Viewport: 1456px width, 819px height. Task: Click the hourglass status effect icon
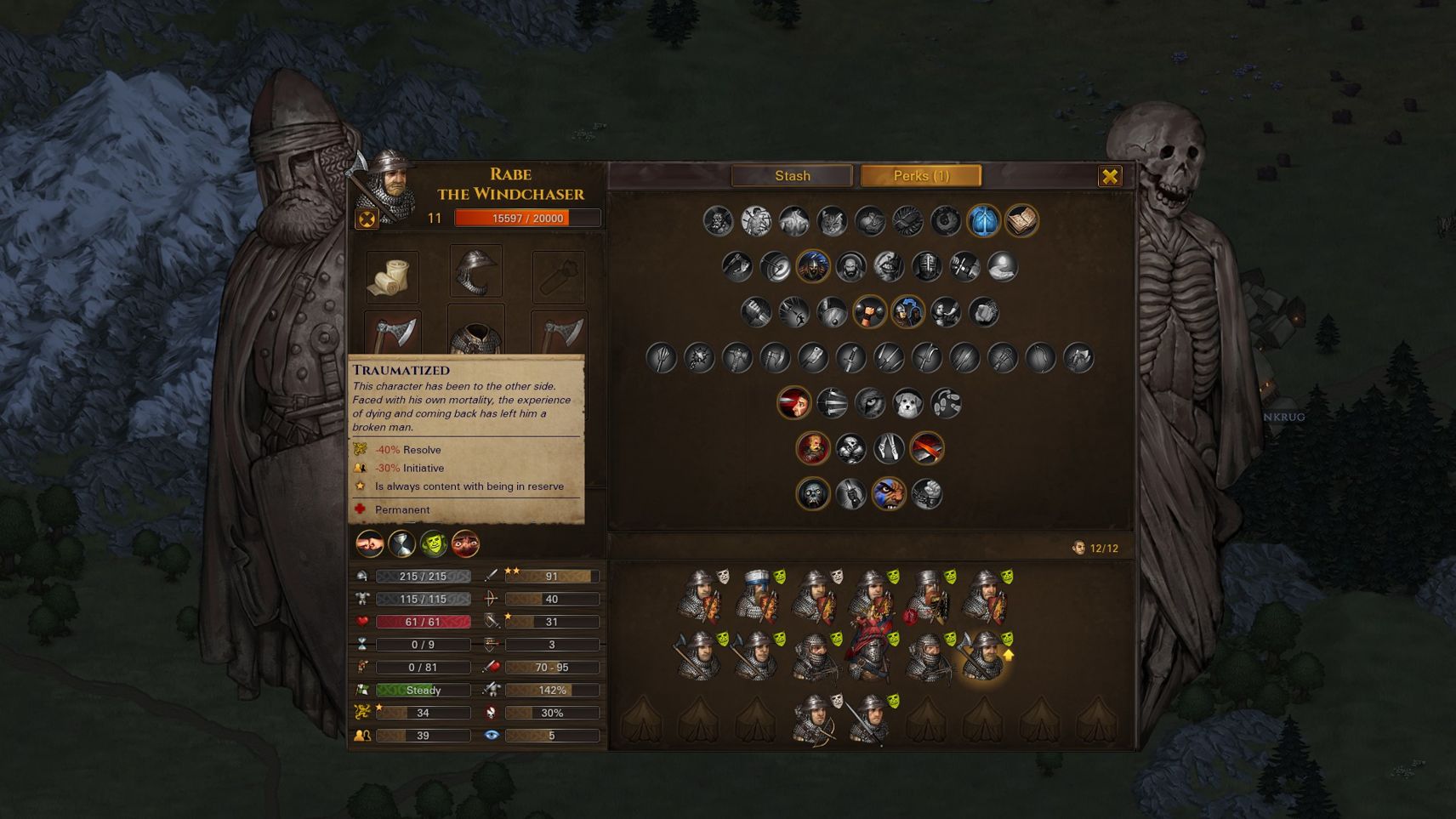pos(401,543)
